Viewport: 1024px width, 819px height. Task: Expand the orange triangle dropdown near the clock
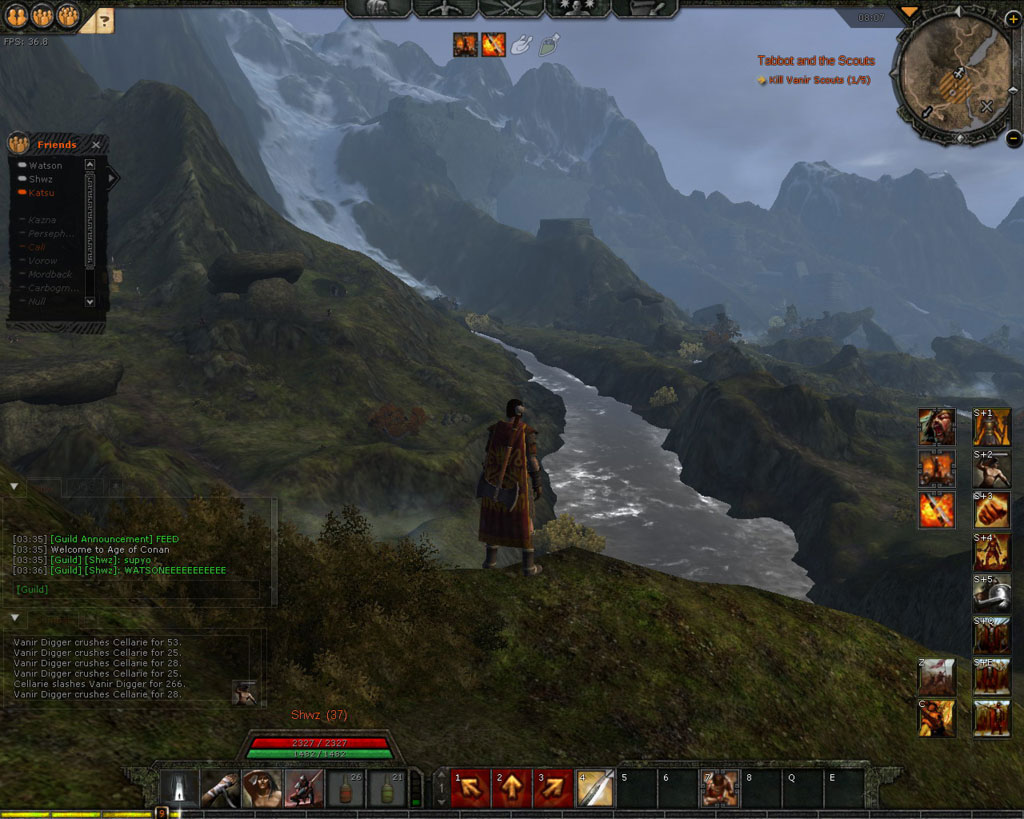[908, 12]
